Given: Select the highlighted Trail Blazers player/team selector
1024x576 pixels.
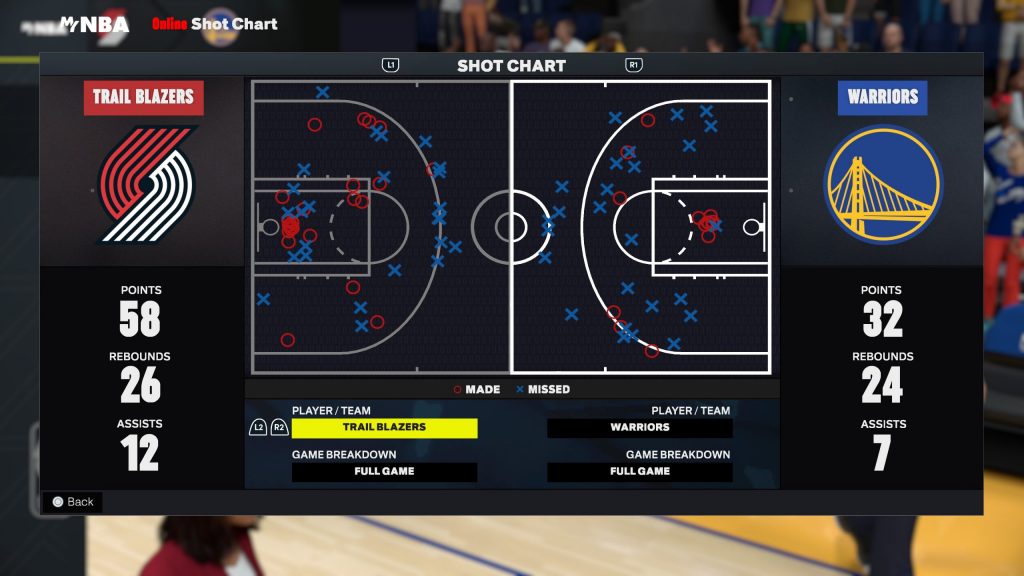Looking at the screenshot, I should [x=384, y=427].
